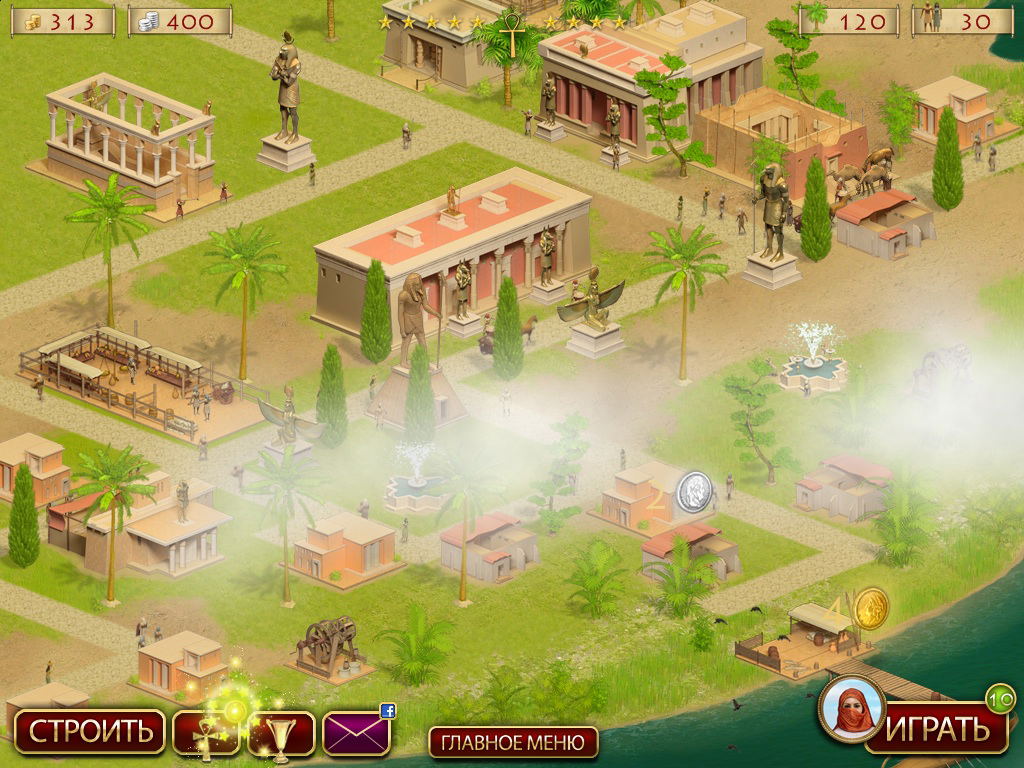Open the Строить build menu
Screen dimensions: 1024x768
[89, 732]
